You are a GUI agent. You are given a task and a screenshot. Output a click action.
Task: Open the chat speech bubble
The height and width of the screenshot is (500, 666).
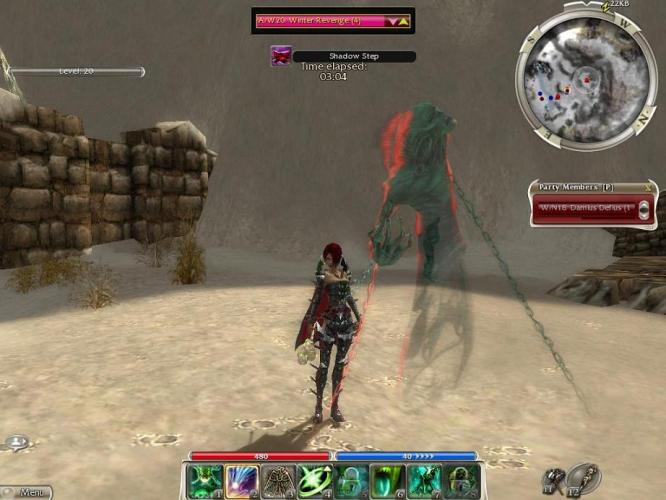coord(17,442)
